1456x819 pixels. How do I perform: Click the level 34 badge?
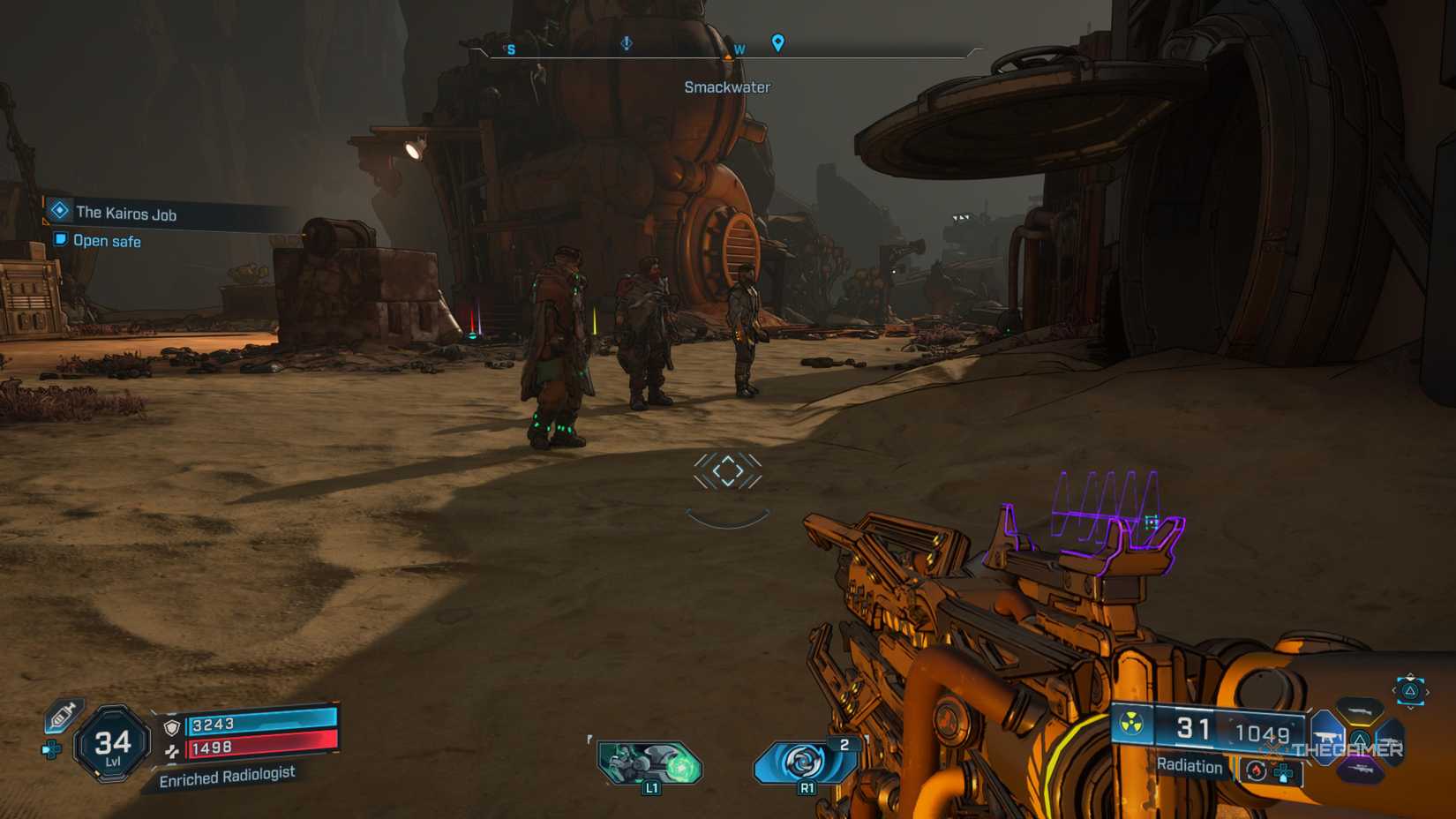pos(112,742)
